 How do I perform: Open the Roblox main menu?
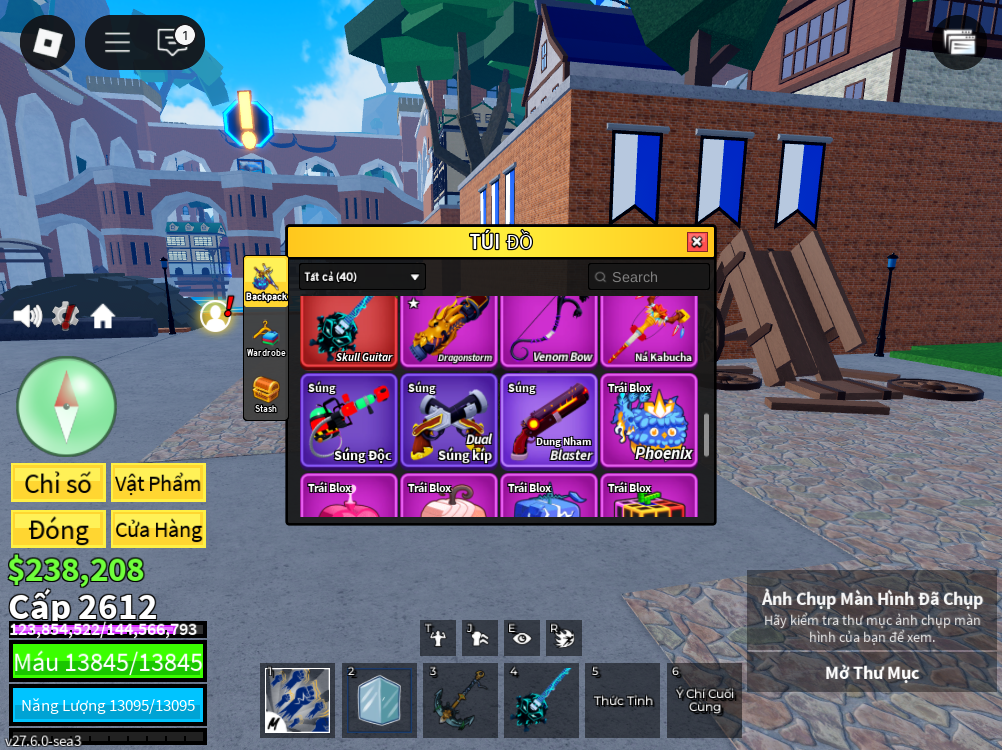(47, 42)
